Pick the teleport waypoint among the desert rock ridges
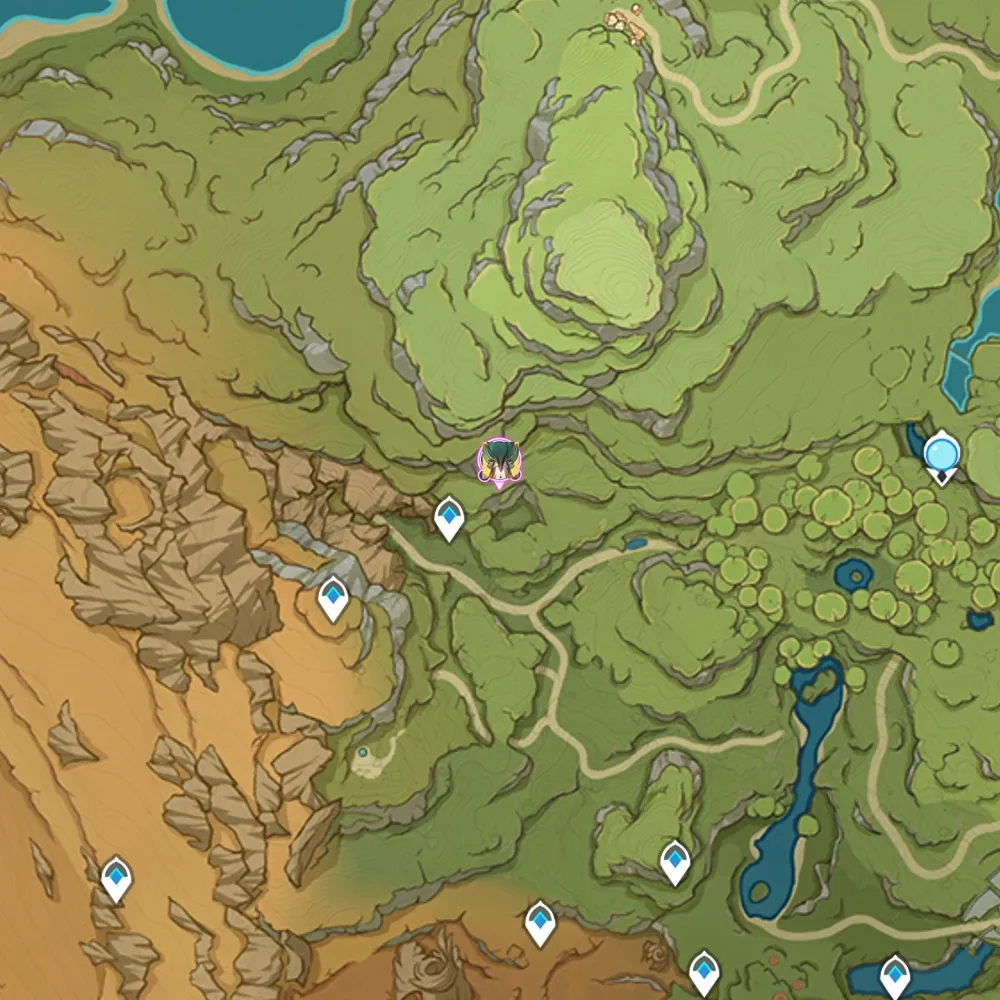1000x1000 pixels. tap(117, 877)
